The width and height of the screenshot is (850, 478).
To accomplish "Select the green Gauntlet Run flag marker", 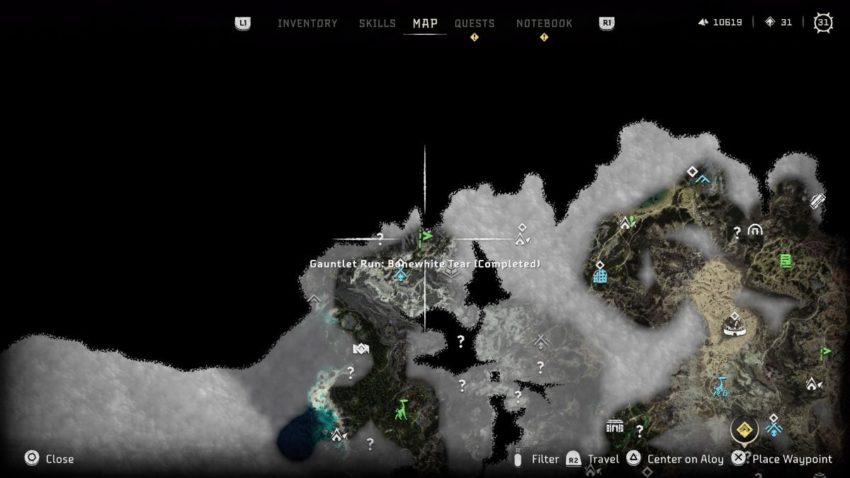I will (426, 238).
